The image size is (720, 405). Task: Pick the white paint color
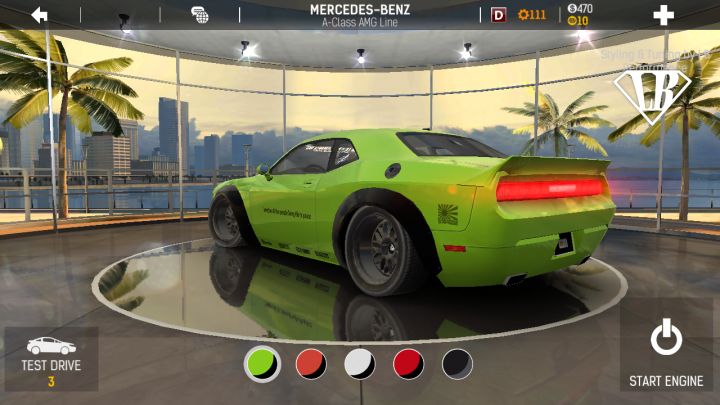pyautogui.click(x=360, y=363)
